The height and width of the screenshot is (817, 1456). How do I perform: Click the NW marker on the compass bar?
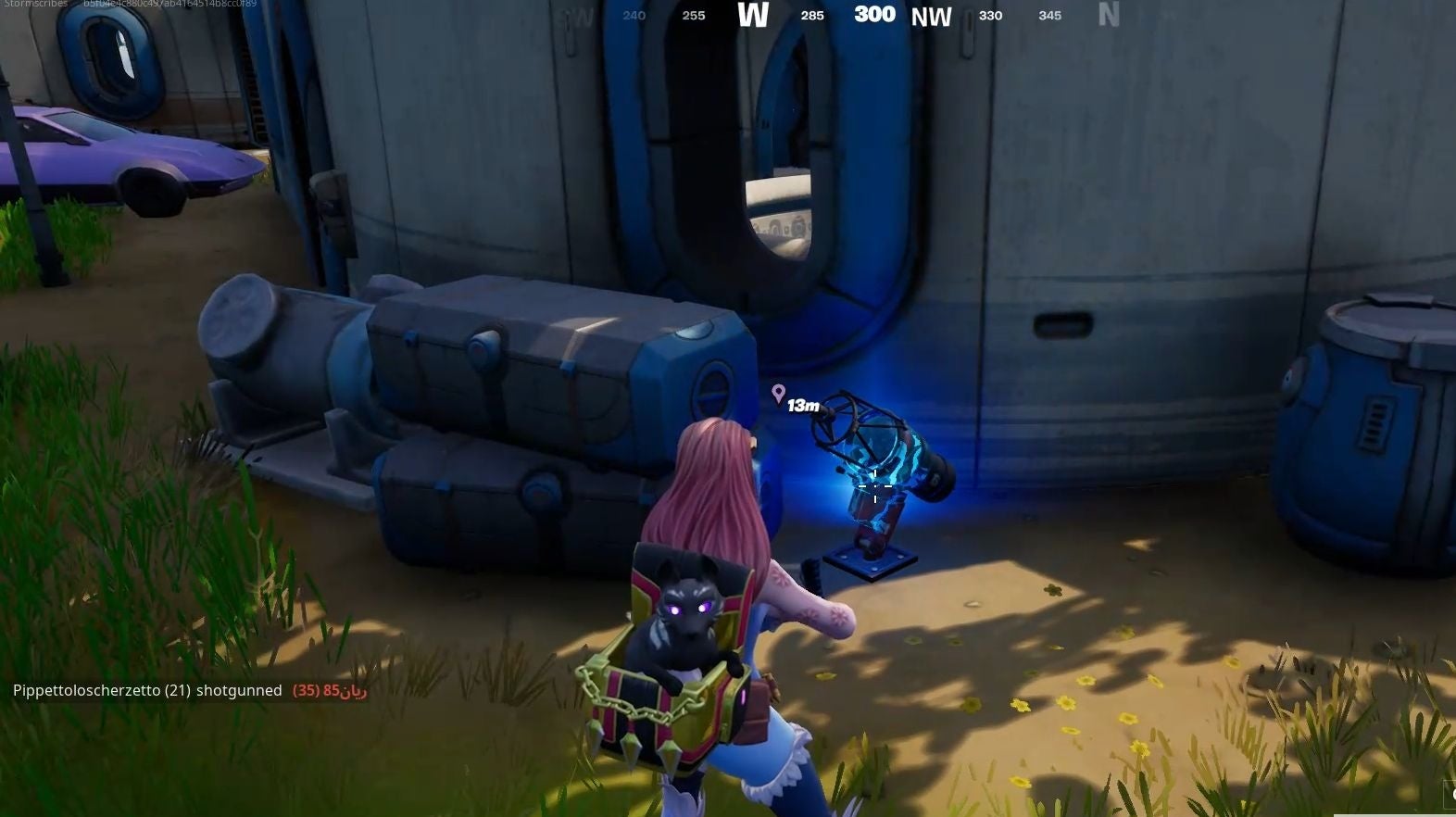pos(933,16)
